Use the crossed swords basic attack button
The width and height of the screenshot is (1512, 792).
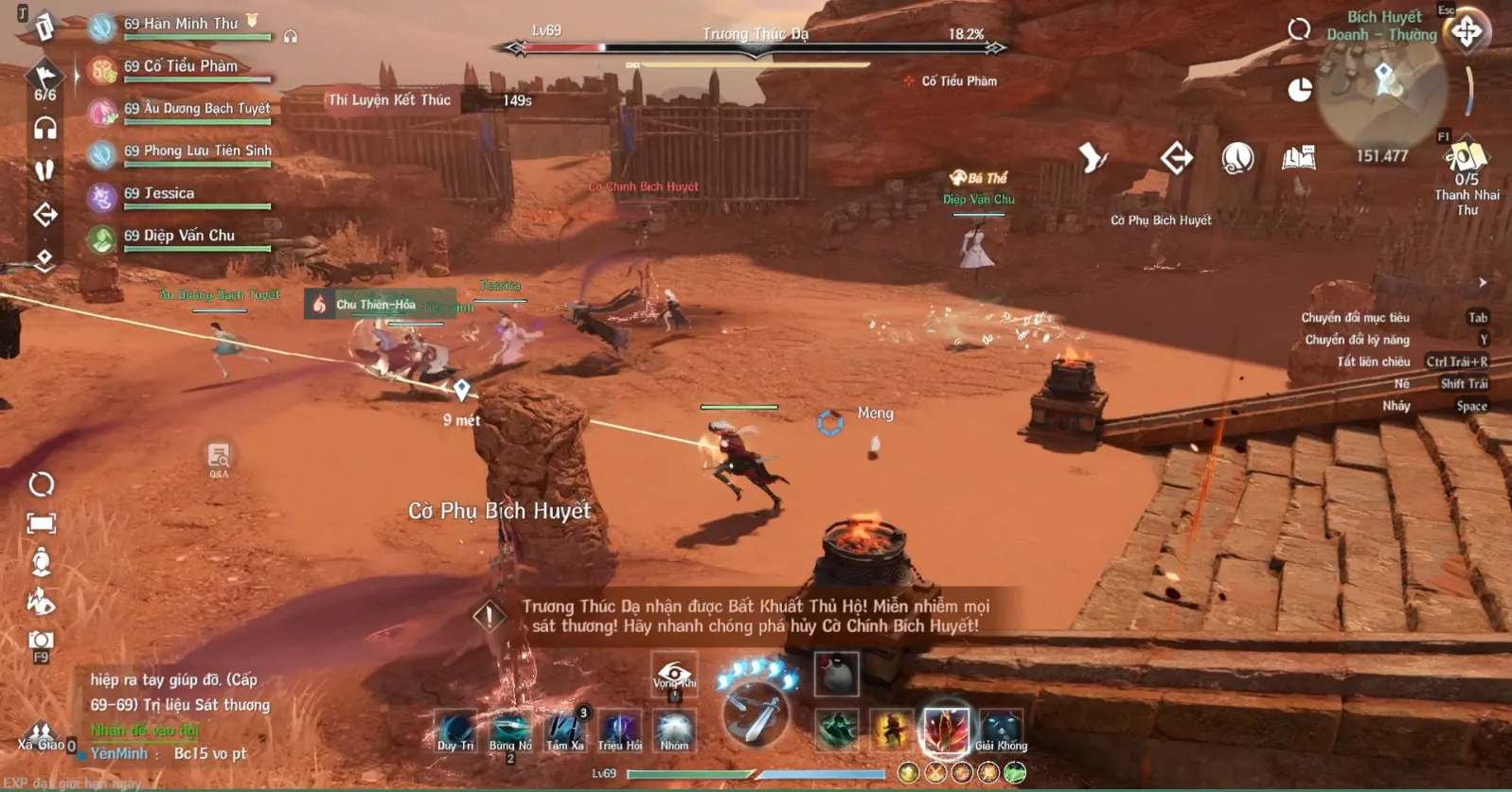756,715
